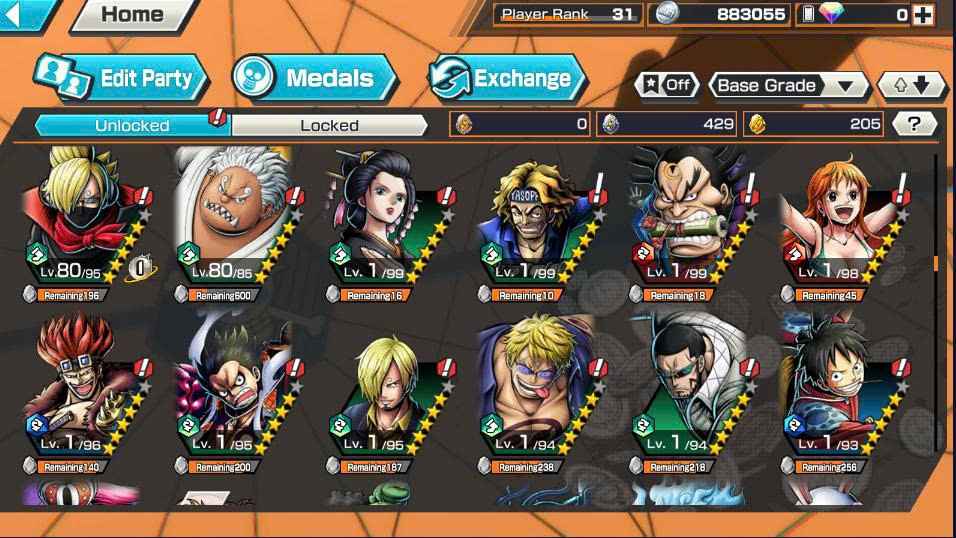Switch to the Locked characters tab
Viewport: 956px width, 538px height.
point(329,125)
